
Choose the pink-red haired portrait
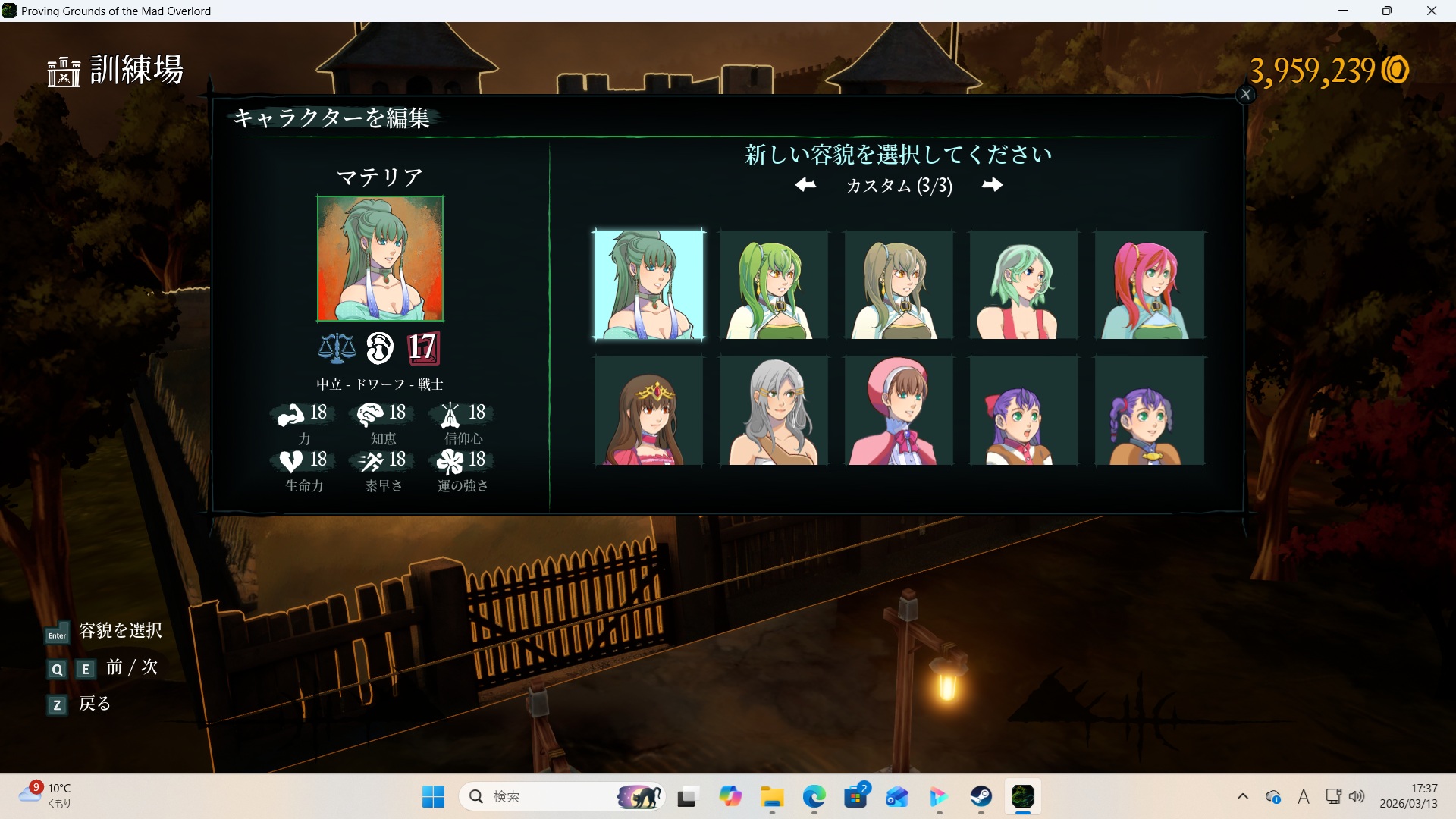(x=1149, y=284)
